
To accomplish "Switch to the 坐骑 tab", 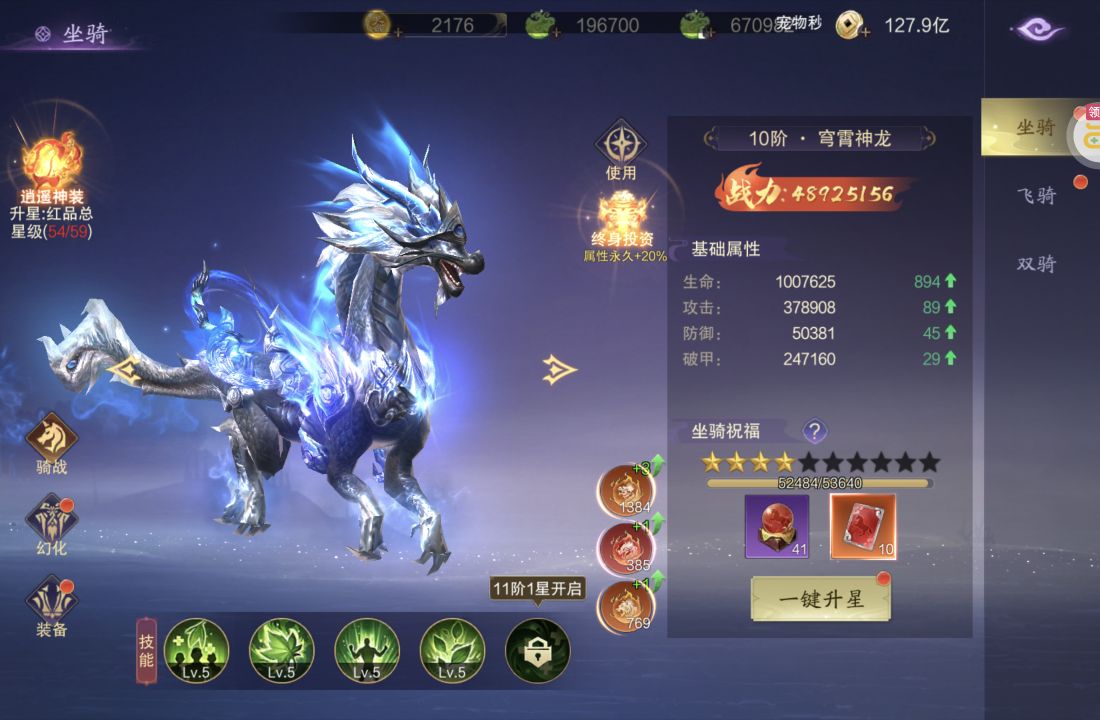I will point(1035,127).
